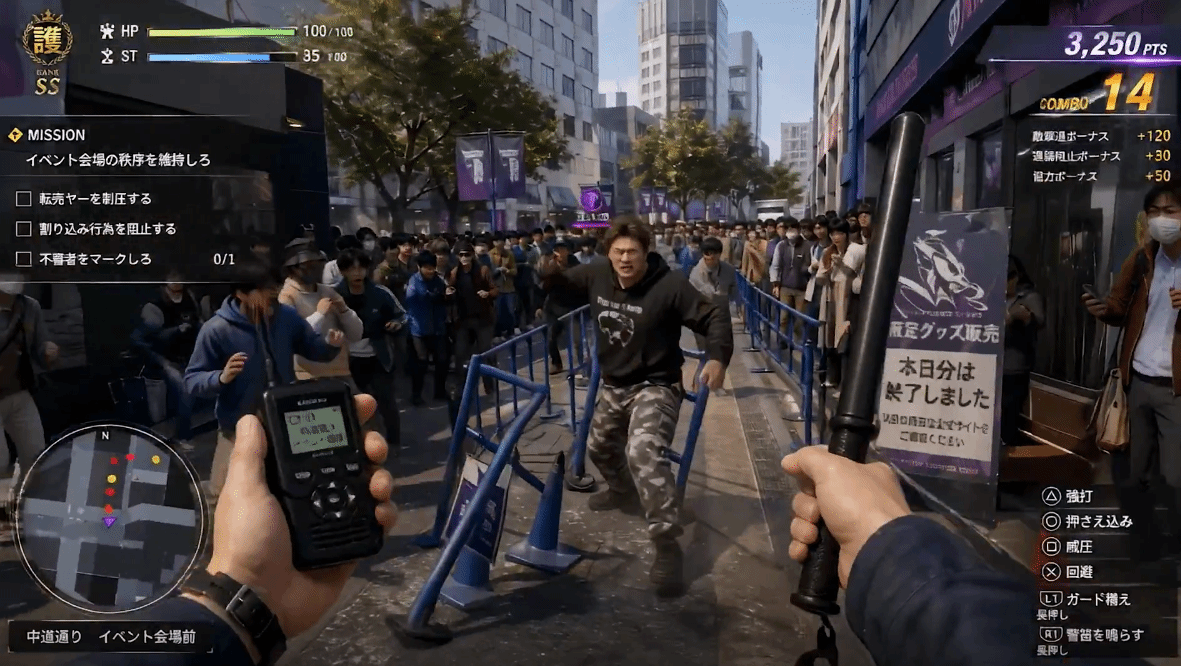Open the MISSION objective tracker header

pyautogui.click(x=56, y=135)
